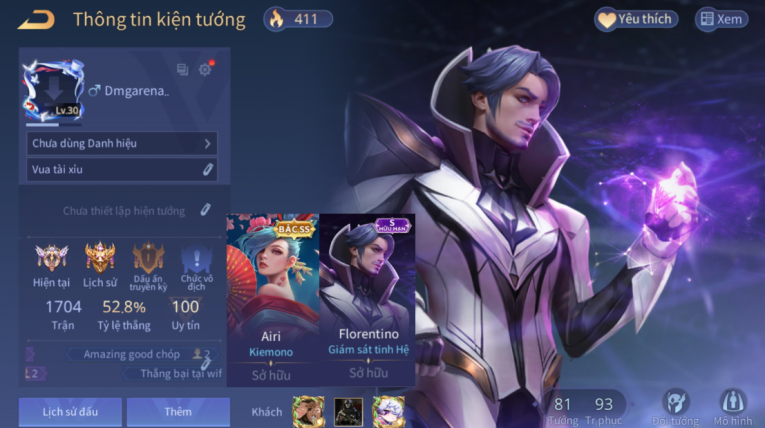This screenshot has height=428, width=765.
Task: Open the gear settings icon on profile
Action: 205,69
